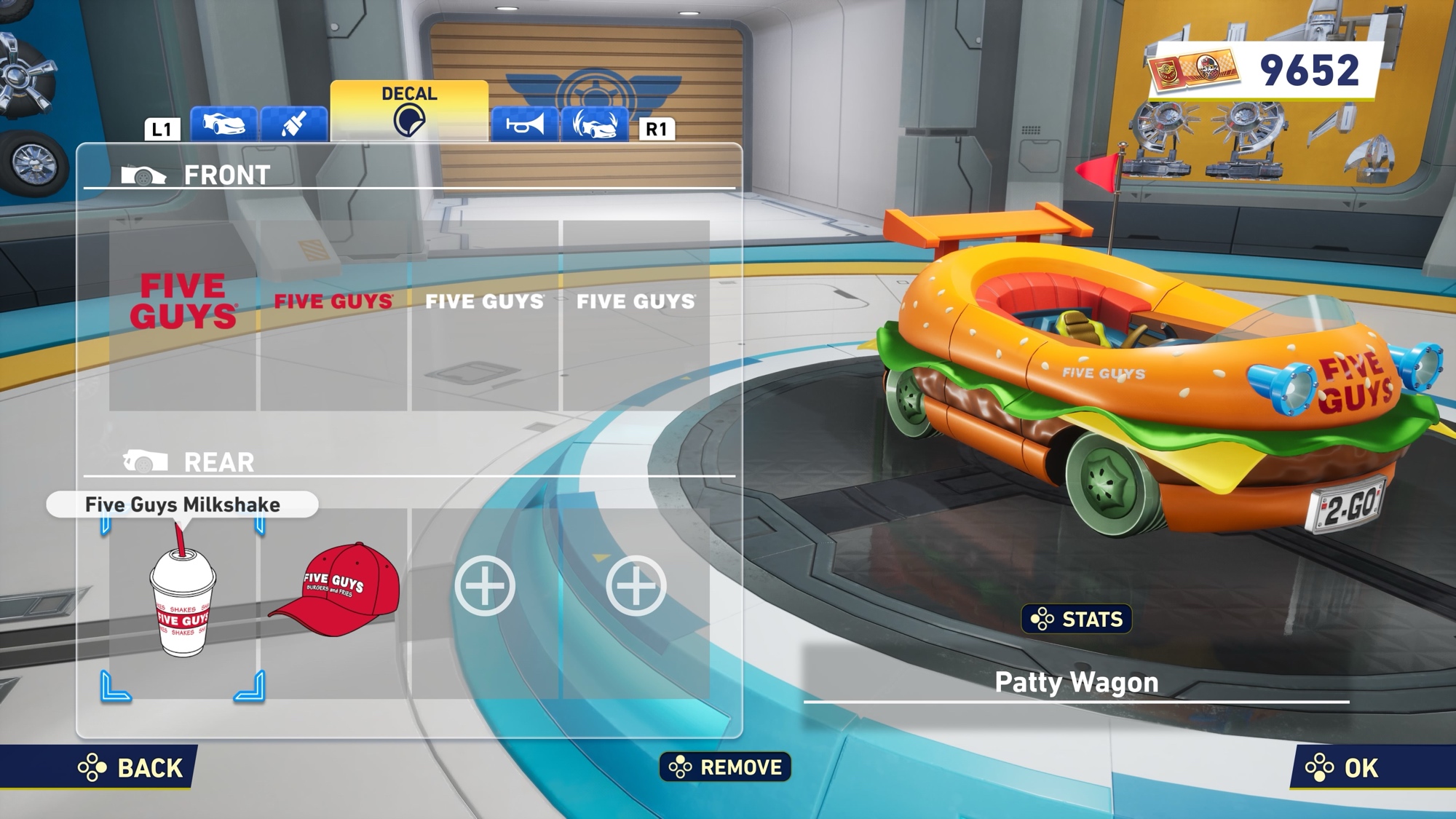The image size is (1456, 819).
Task: Confirm with the OK button
Action: coord(1342,768)
